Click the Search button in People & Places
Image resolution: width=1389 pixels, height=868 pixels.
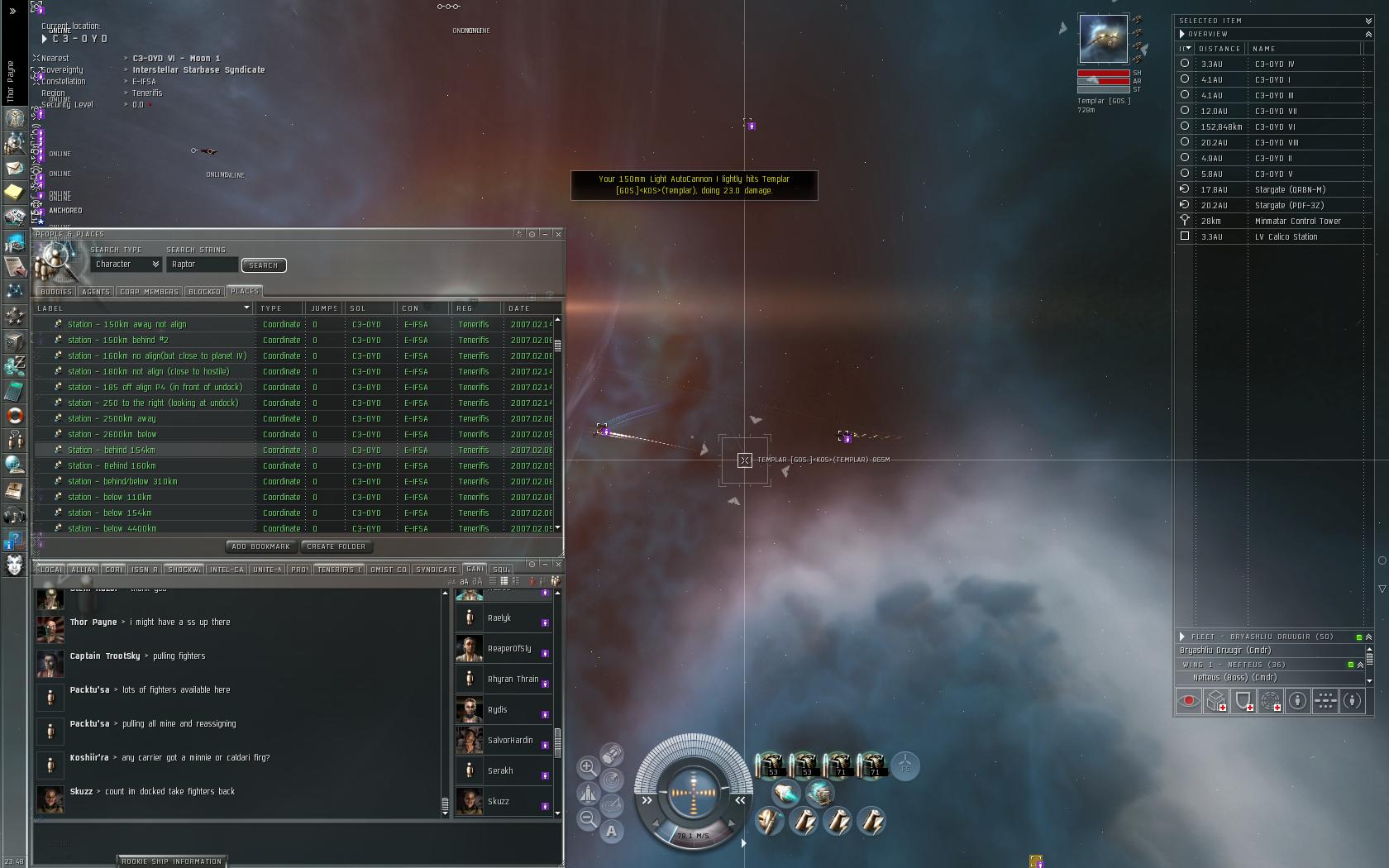click(x=263, y=265)
